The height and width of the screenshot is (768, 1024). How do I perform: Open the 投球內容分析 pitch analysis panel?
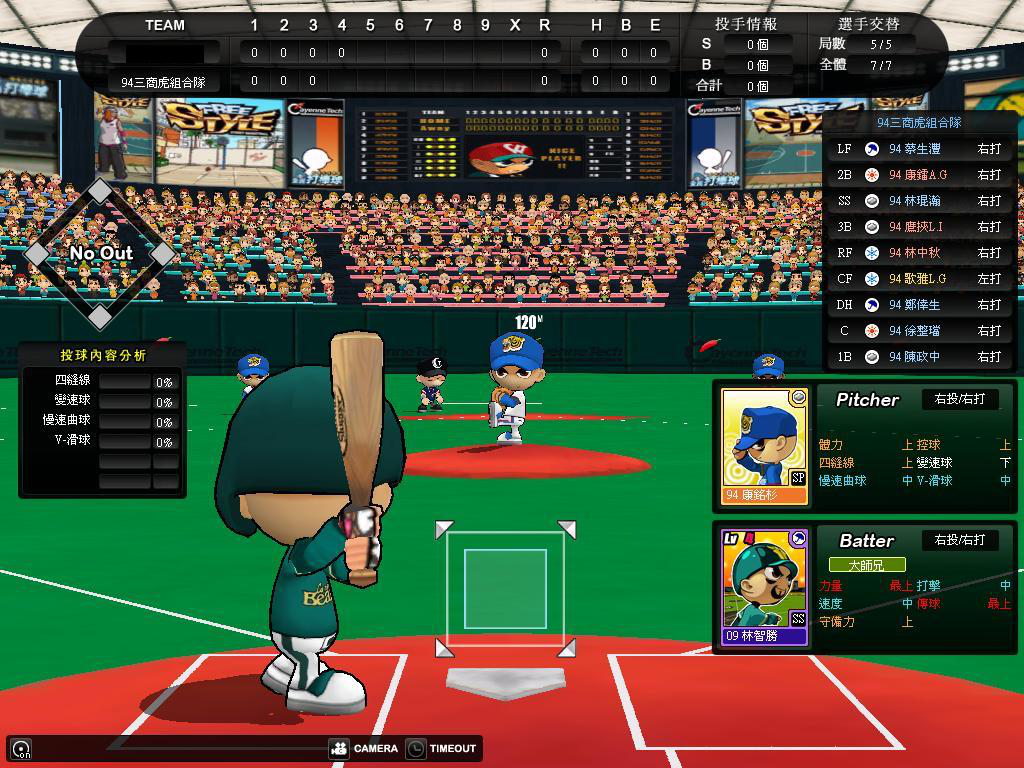[103, 355]
